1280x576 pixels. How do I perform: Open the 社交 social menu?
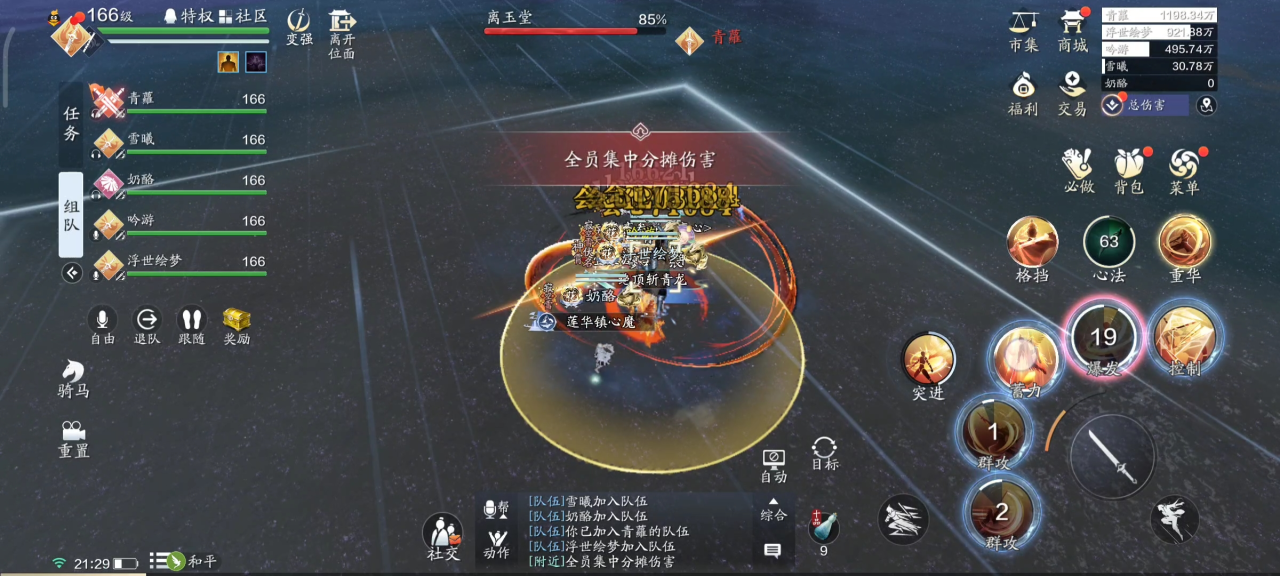tap(443, 537)
